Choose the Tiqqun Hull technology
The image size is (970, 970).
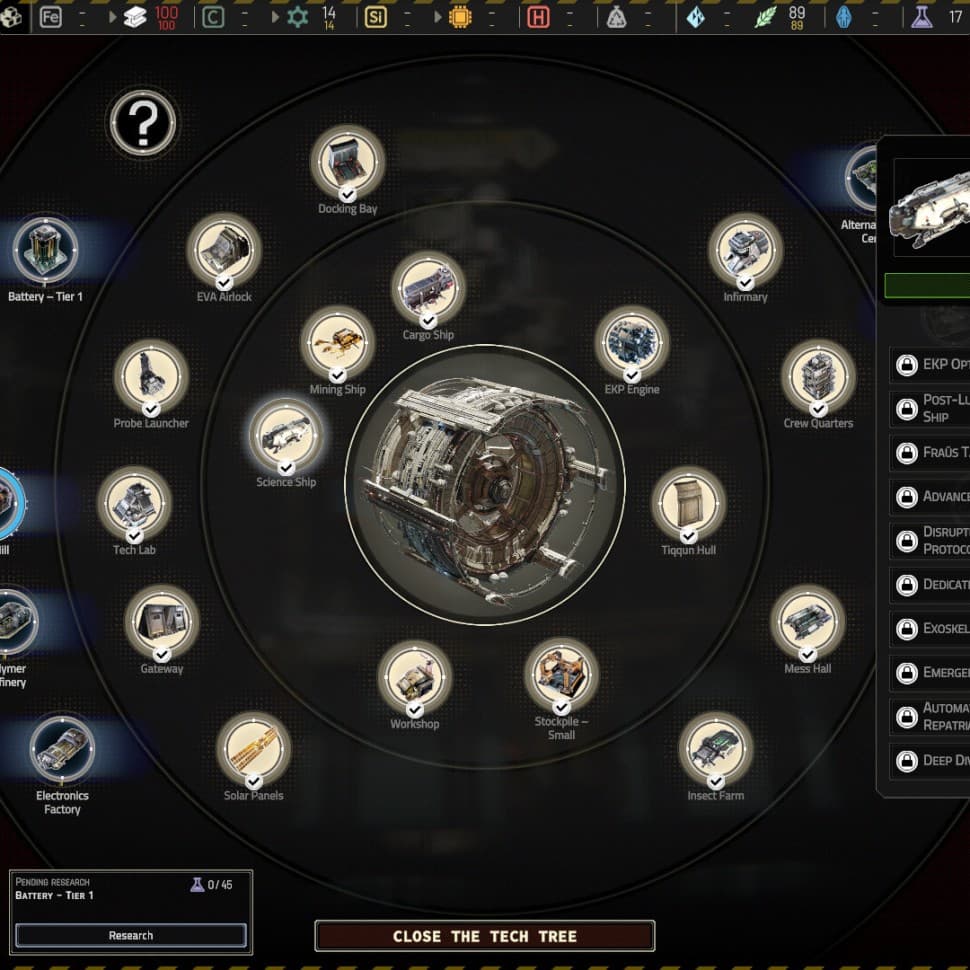(688, 503)
